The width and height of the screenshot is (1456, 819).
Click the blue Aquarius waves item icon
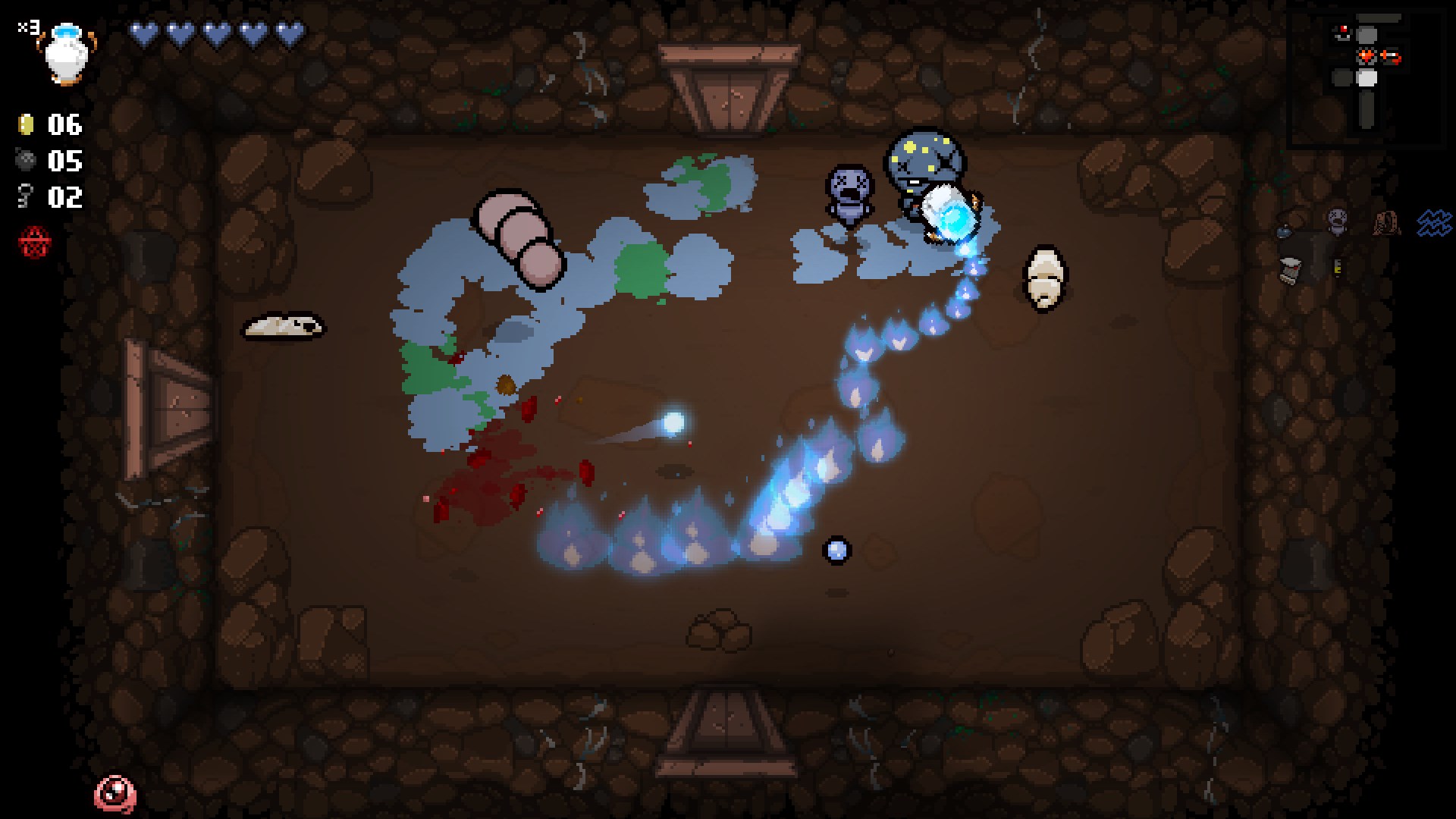pyautogui.click(x=1434, y=223)
